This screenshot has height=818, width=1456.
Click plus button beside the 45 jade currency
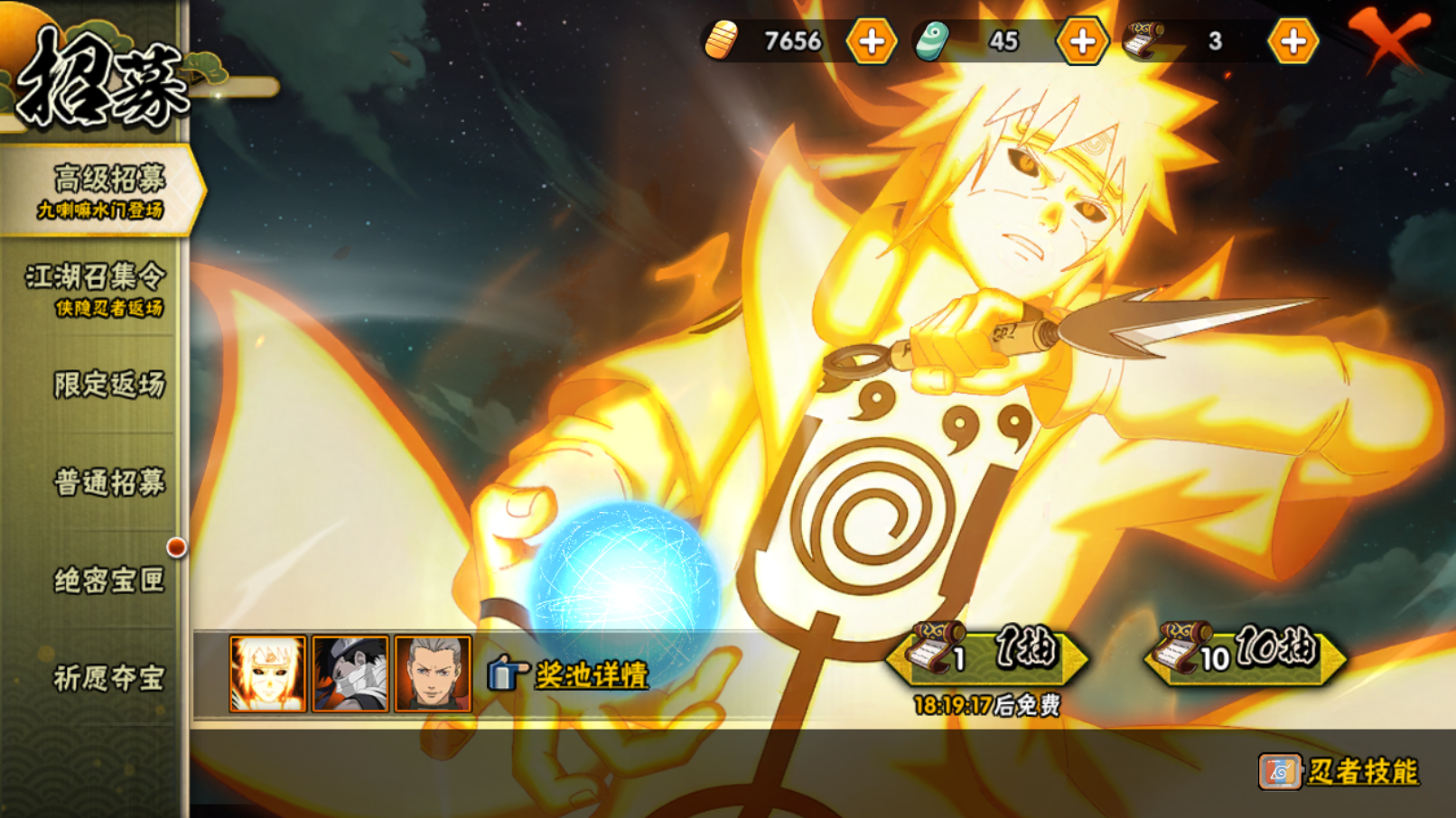[x=1082, y=42]
